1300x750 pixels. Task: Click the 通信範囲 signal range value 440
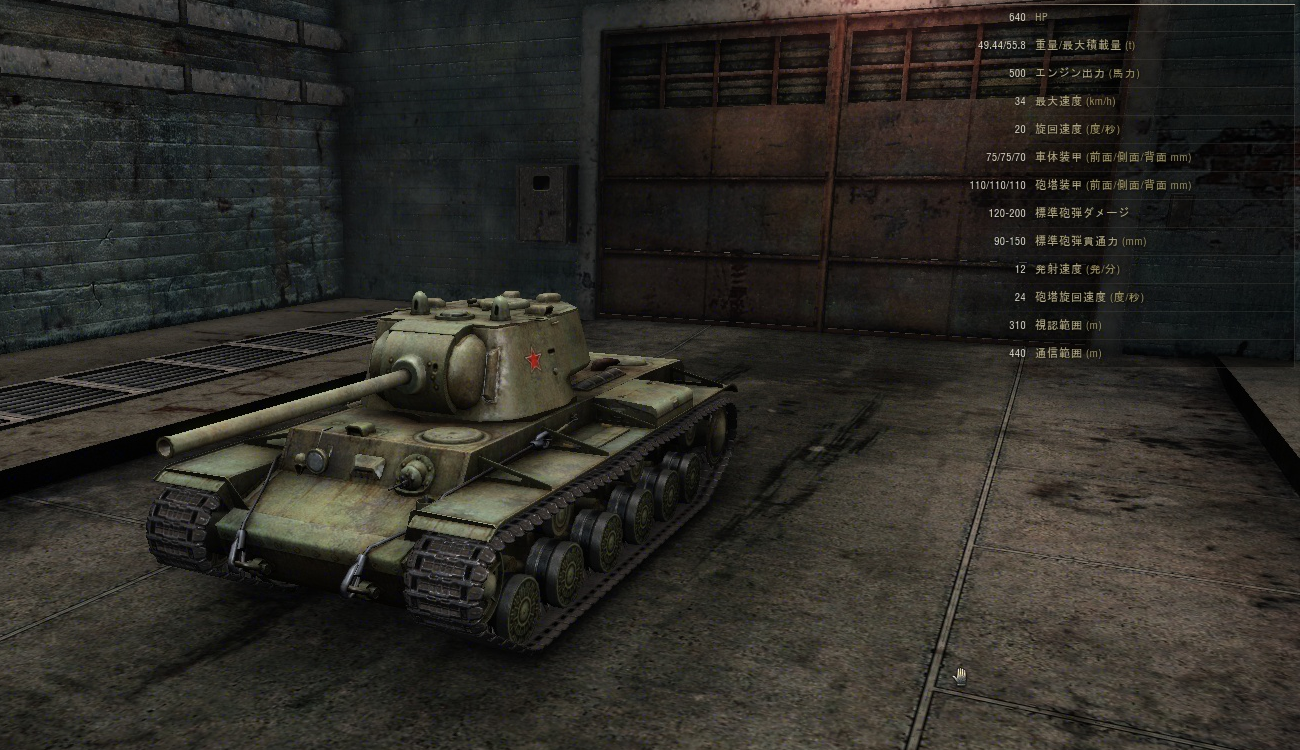[x=1015, y=352]
